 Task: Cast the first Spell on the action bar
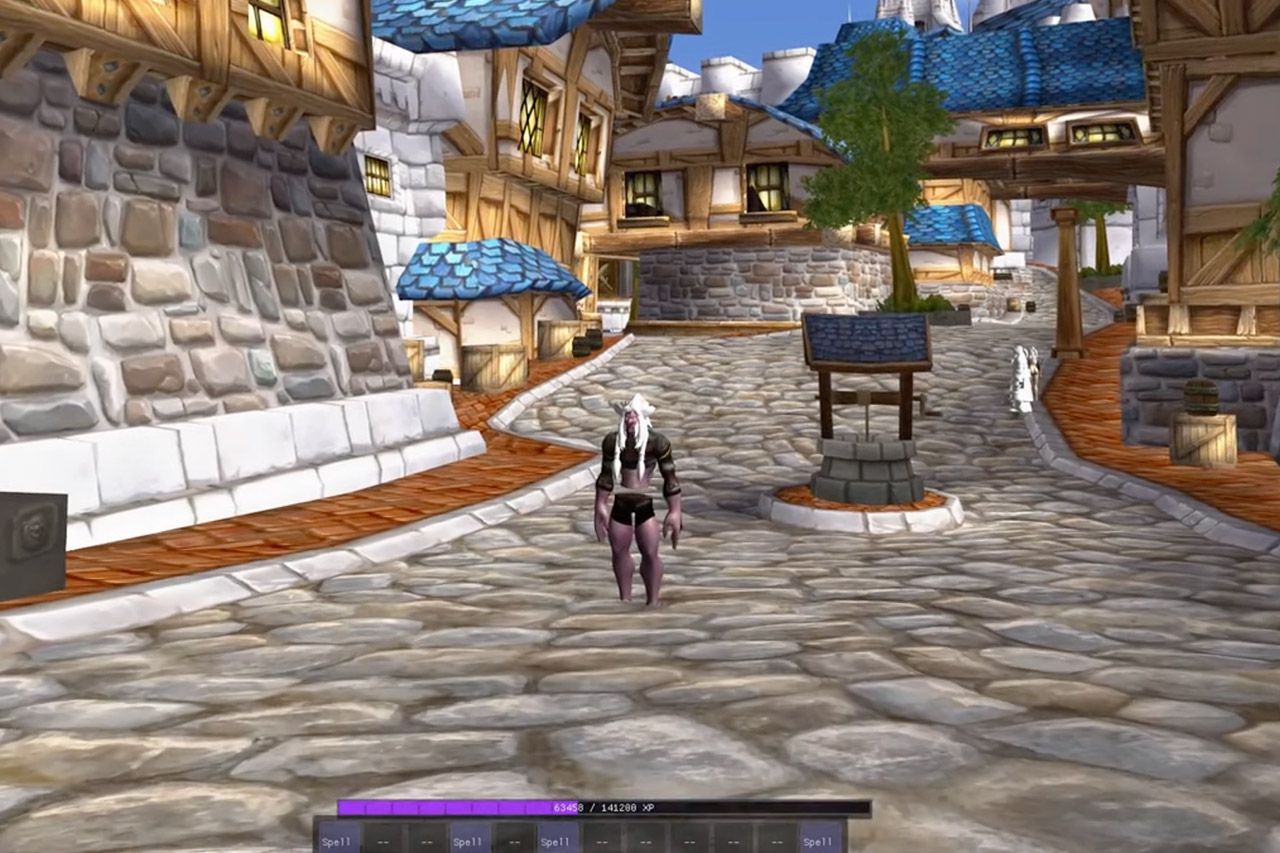pos(337,841)
